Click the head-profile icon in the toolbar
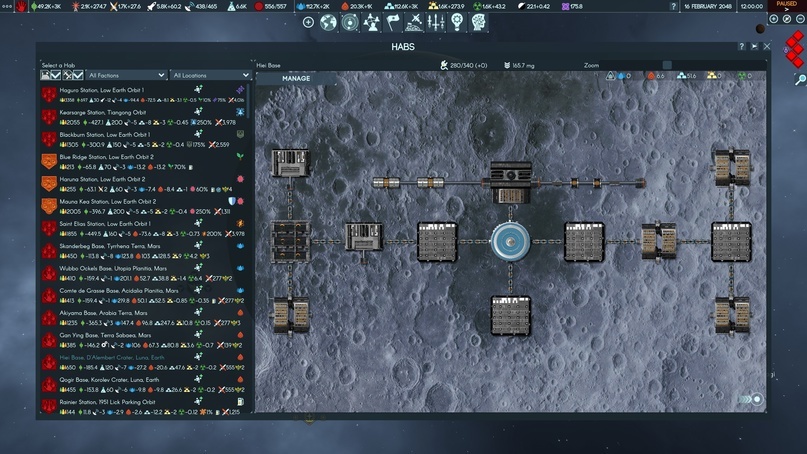This screenshot has width=807, height=454. click(x=479, y=22)
